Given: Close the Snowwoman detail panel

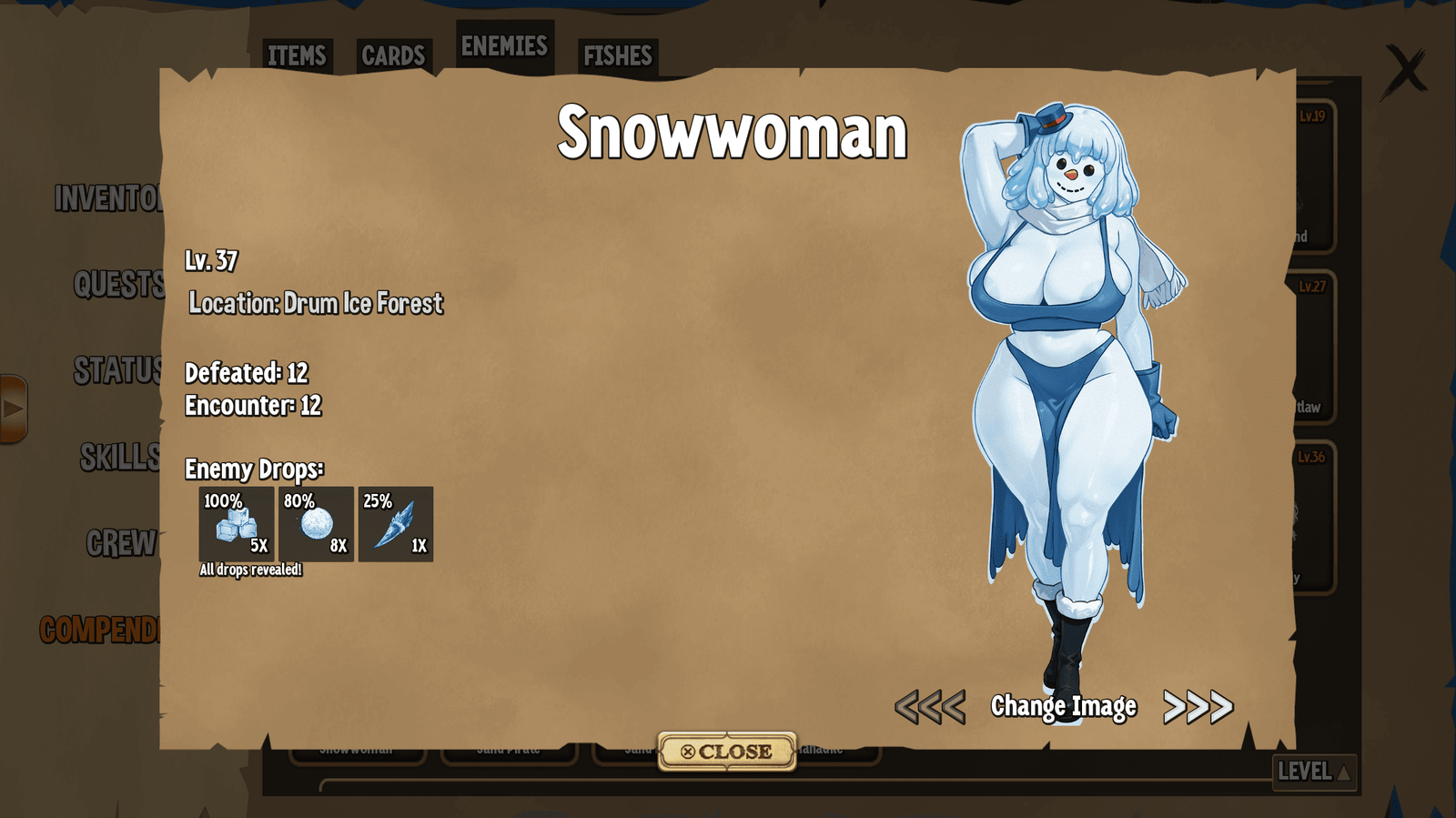Looking at the screenshot, I should click(727, 752).
